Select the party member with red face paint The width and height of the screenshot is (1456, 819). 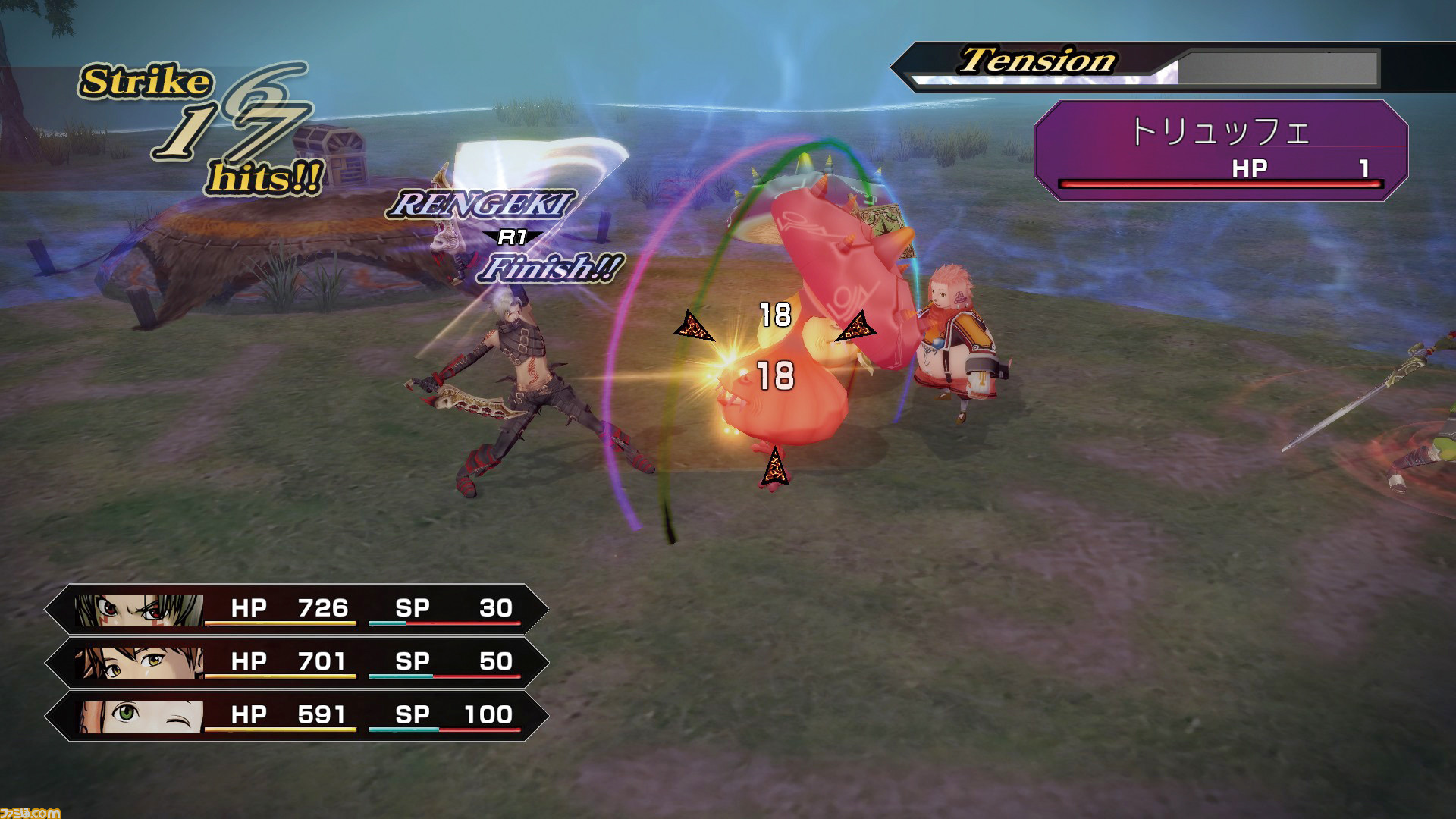pyautogui.click(x=140, y=609)
